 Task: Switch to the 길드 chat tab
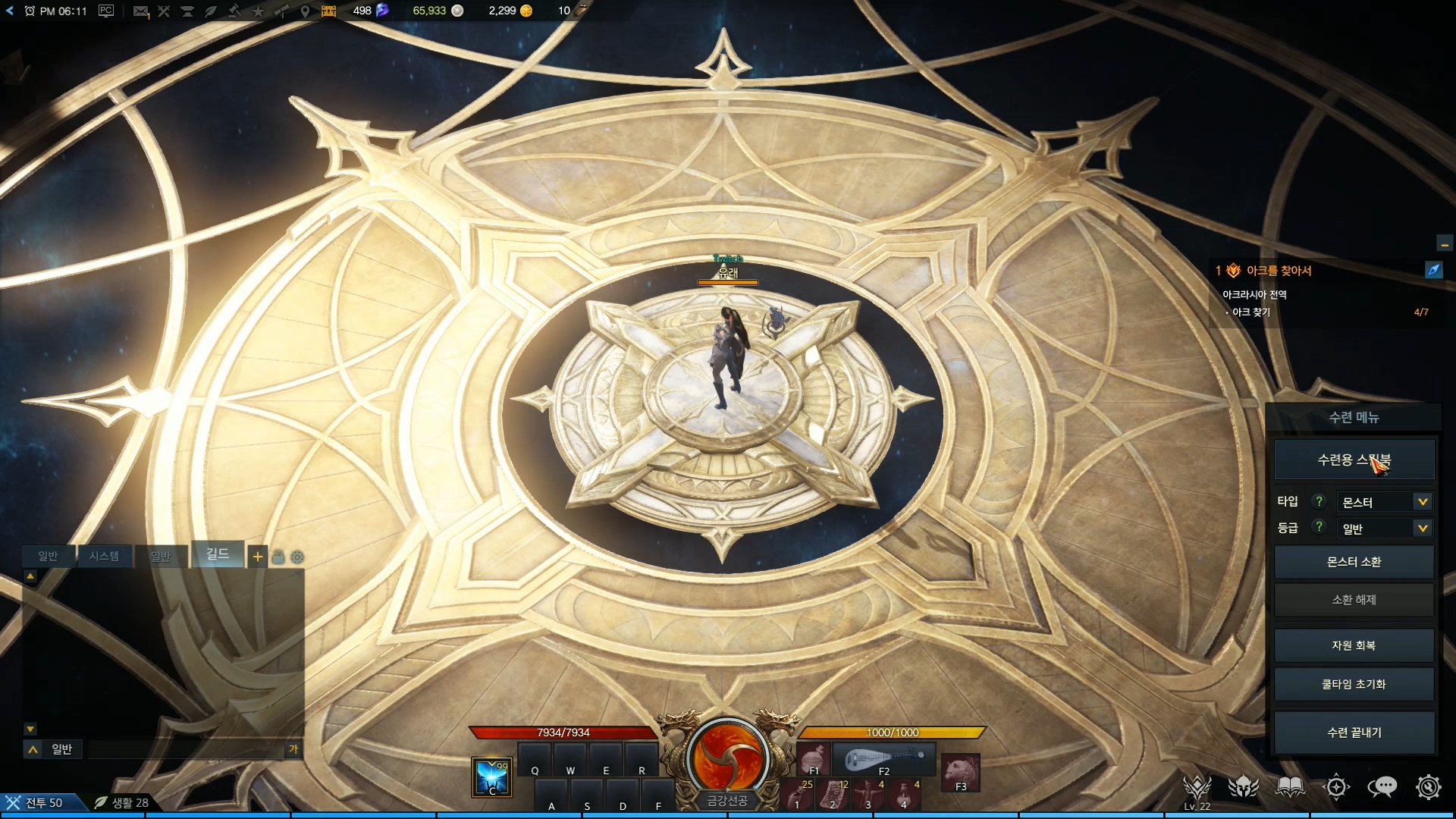218,554
